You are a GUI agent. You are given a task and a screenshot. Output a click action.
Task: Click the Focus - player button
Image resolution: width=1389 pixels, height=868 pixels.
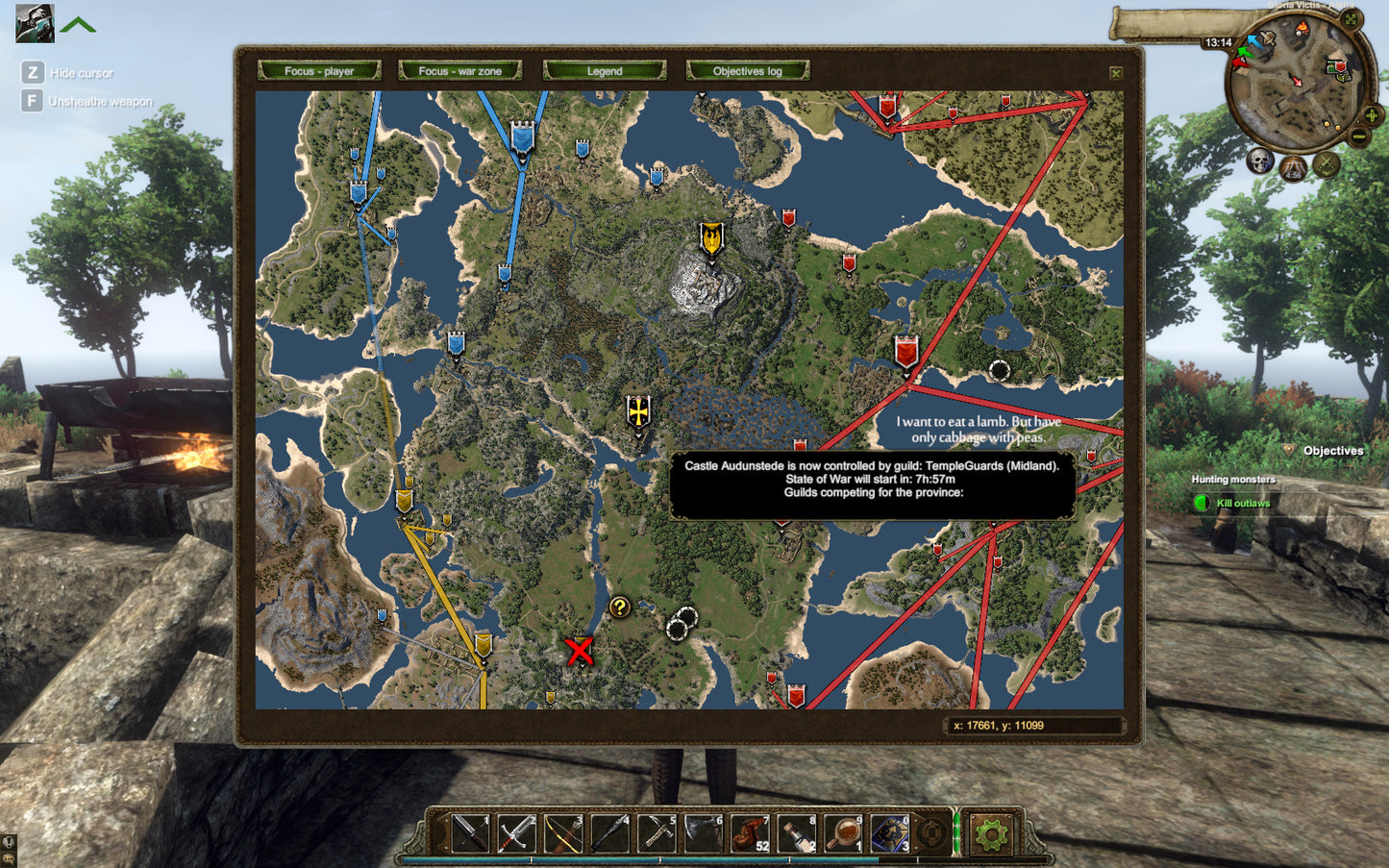point(319,71)
